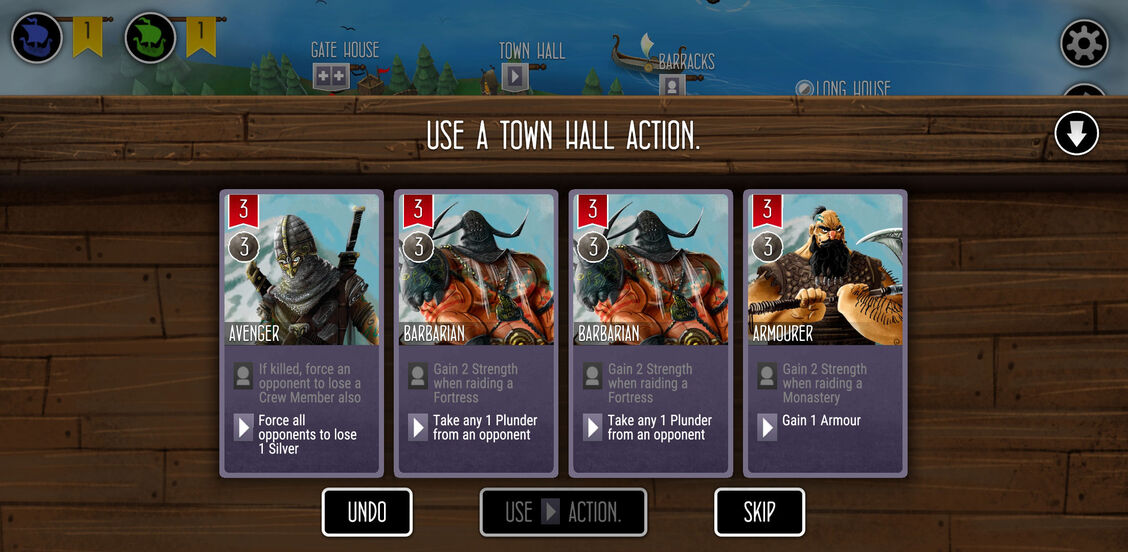Image resolution: width=1128 pixels, height=552 pixels.
Task: Hide the card panel with the down arrow
Action: [1076, 133]
